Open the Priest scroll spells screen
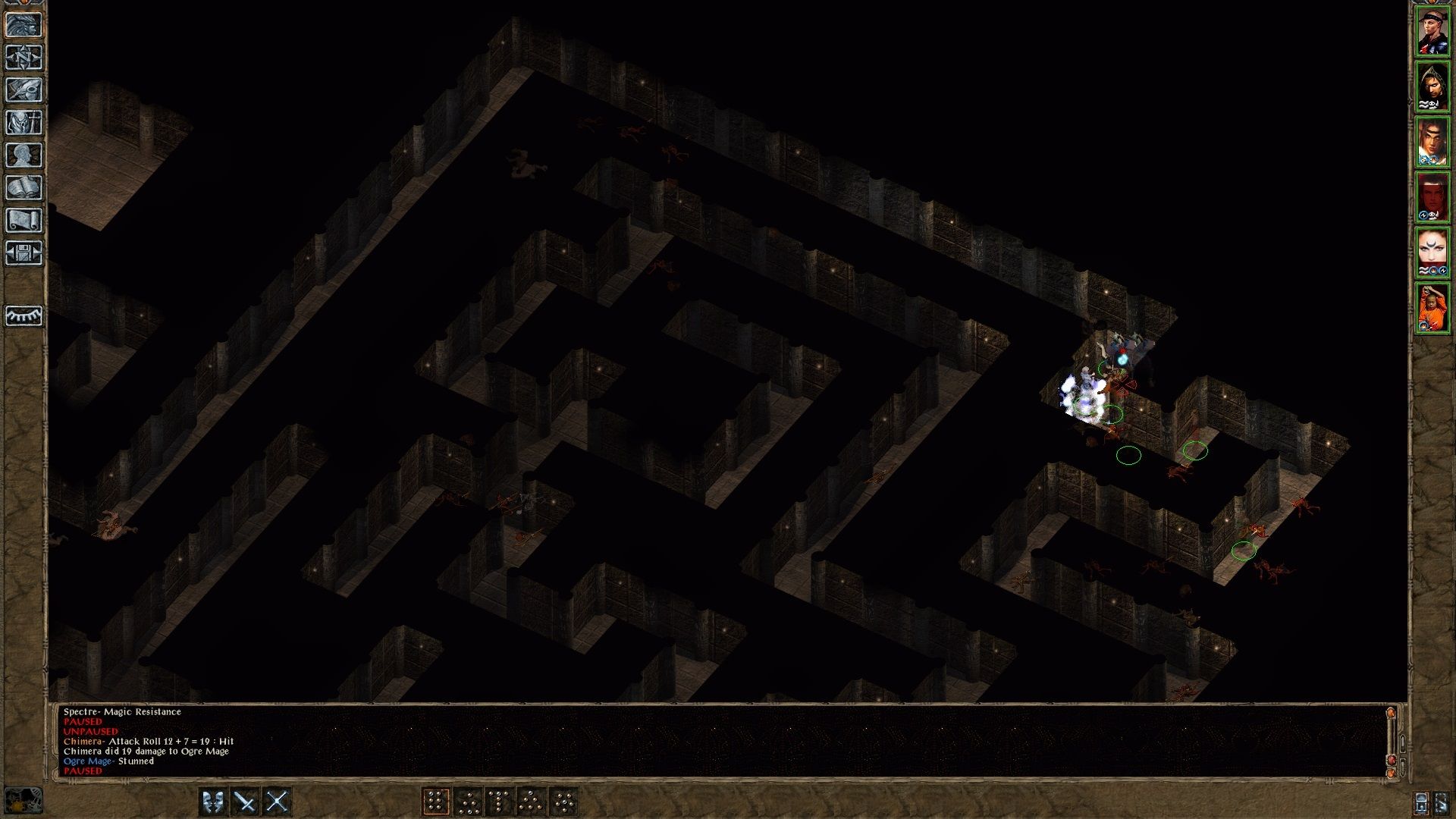 click(x=25, y=221)
